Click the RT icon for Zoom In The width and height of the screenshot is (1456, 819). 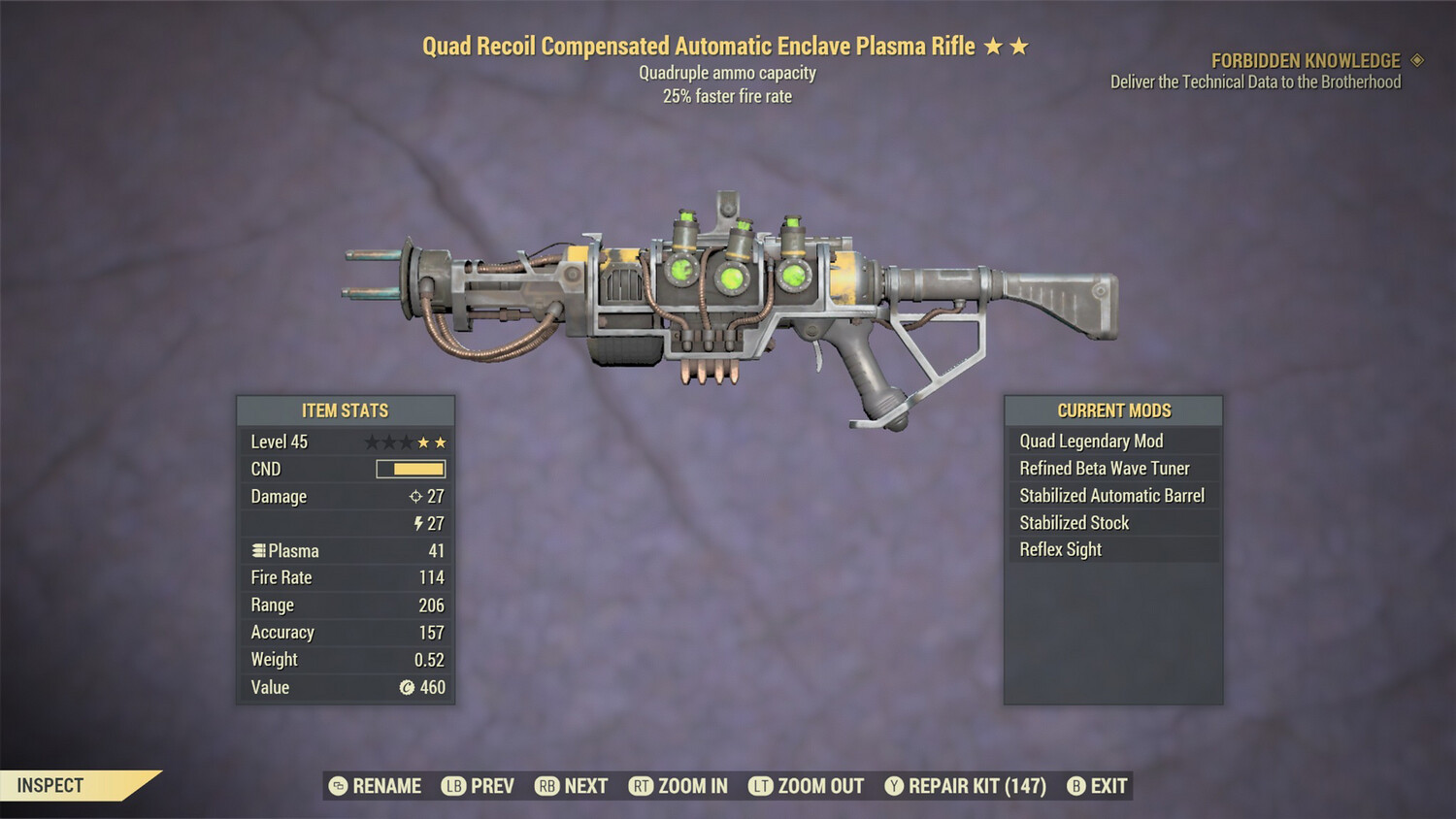pos(642,786)
